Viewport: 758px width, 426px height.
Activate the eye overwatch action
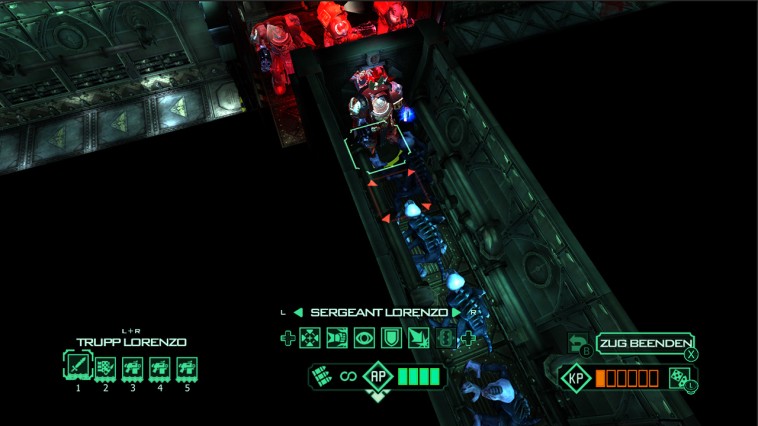[363, 339]
